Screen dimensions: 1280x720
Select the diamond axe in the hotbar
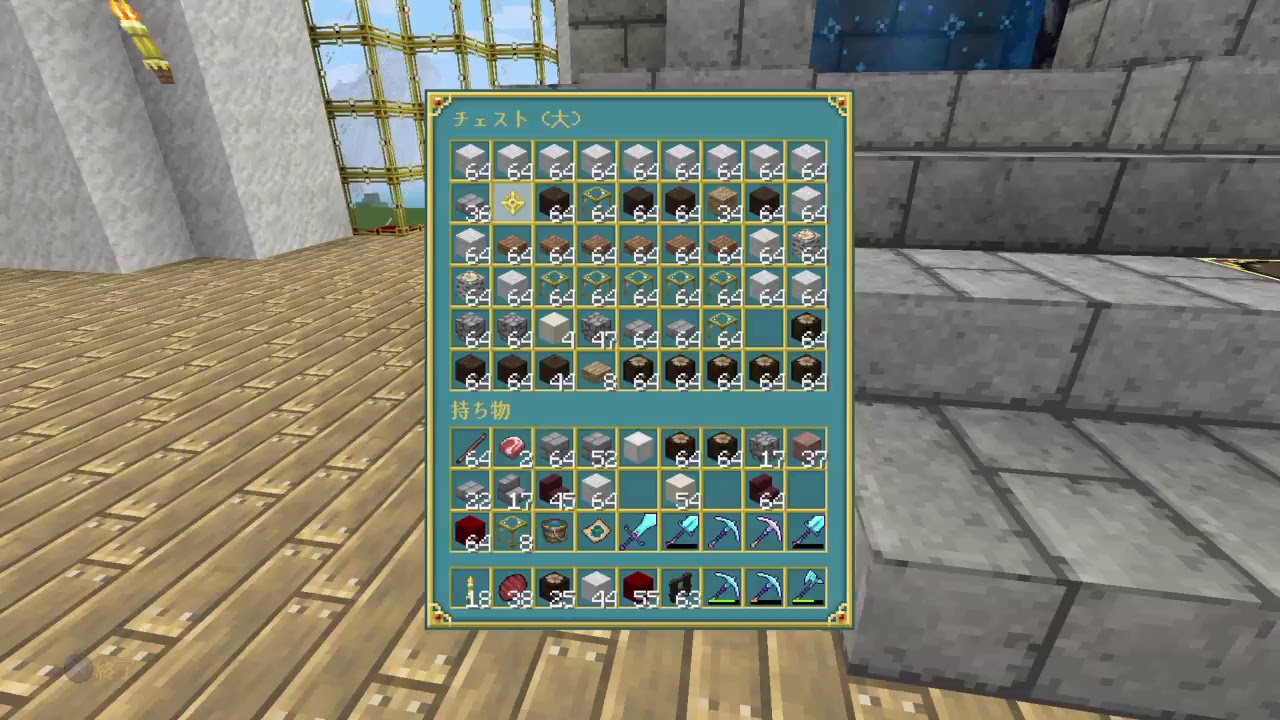[x=806, y=587]
